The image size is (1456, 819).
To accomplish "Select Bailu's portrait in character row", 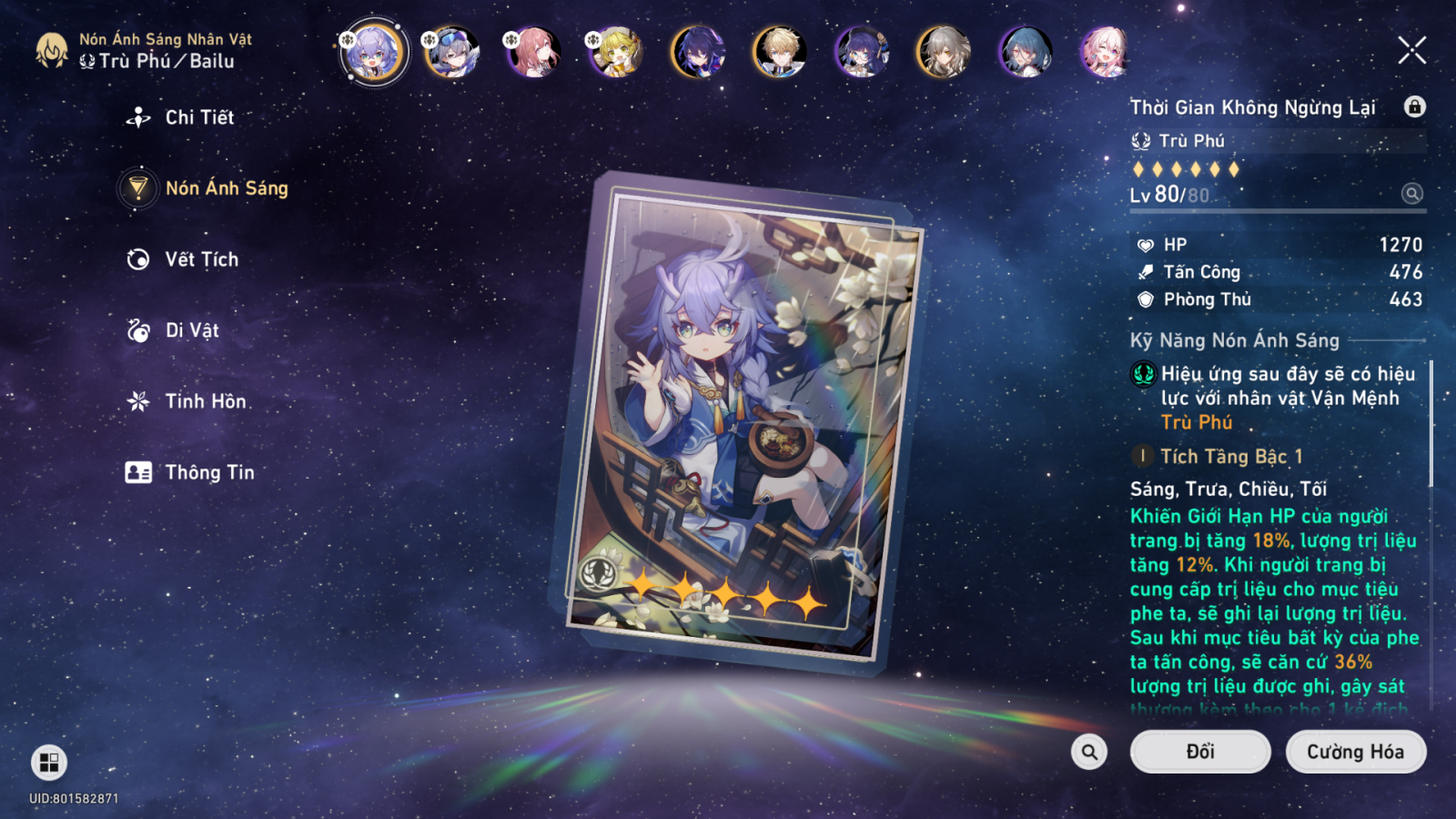I will click(372, 51).
